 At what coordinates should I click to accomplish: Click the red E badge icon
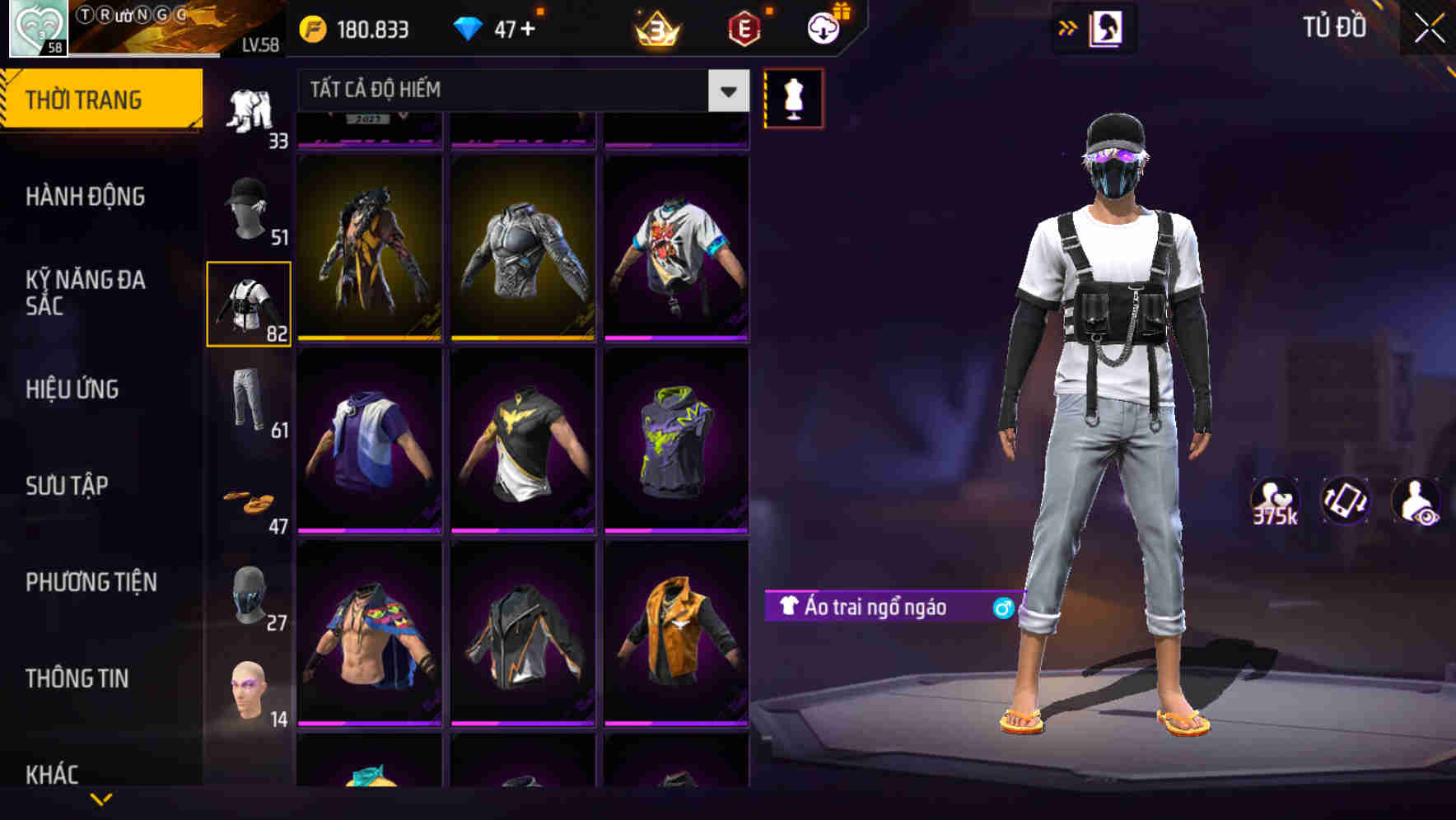coord(743,27)
